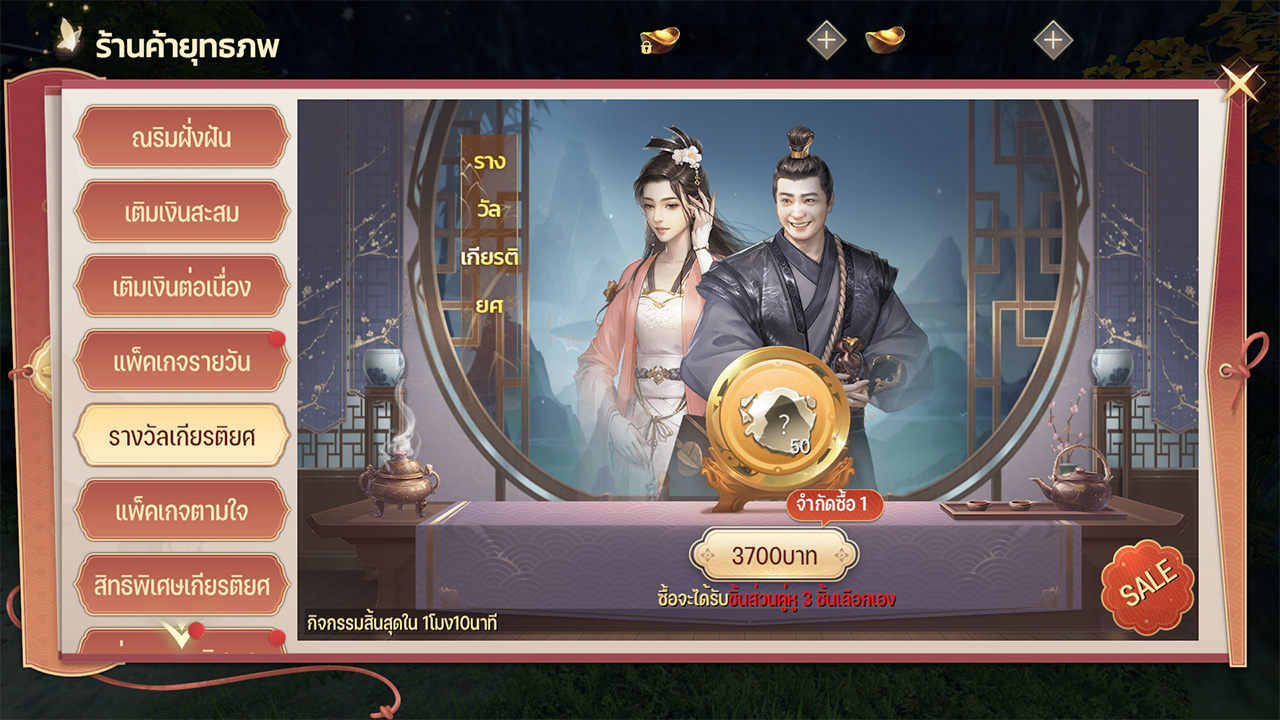Expand the tab list with the down arrow
This screenshot has width=1280, height=720.
pyautogui.click(x=178, y=635)
